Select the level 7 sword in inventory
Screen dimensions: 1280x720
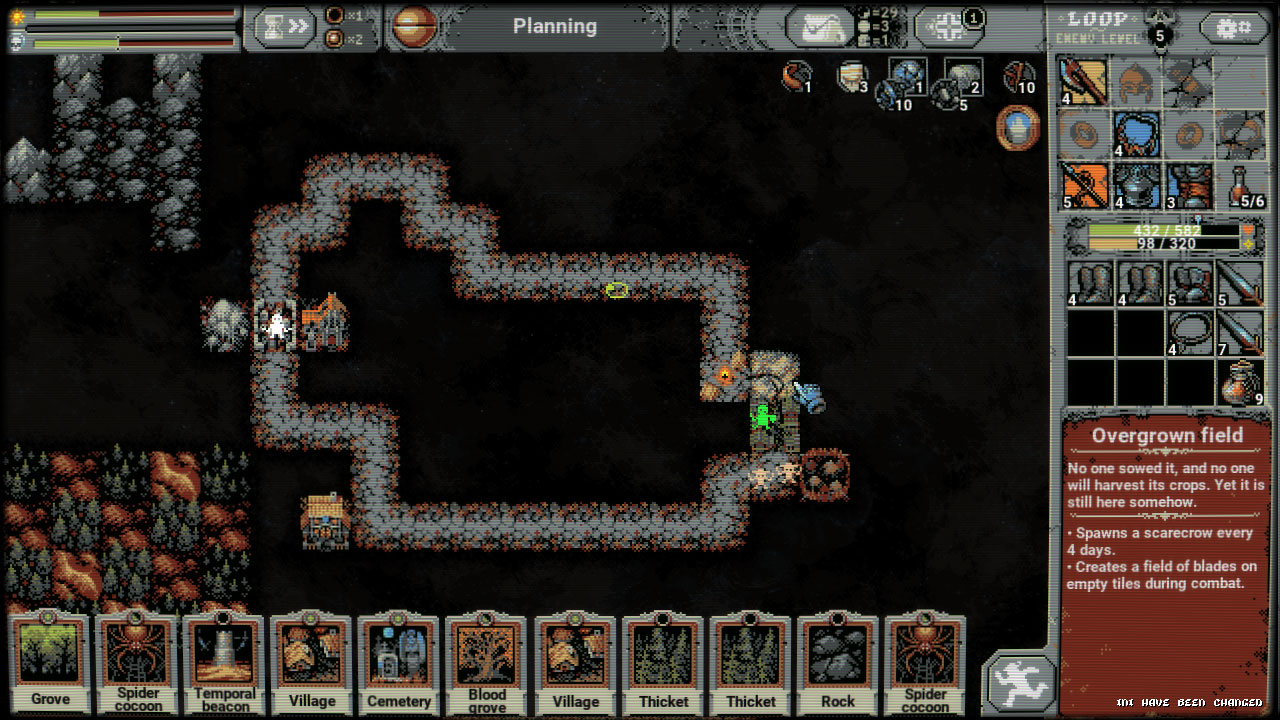click(x=1241, y=334)
